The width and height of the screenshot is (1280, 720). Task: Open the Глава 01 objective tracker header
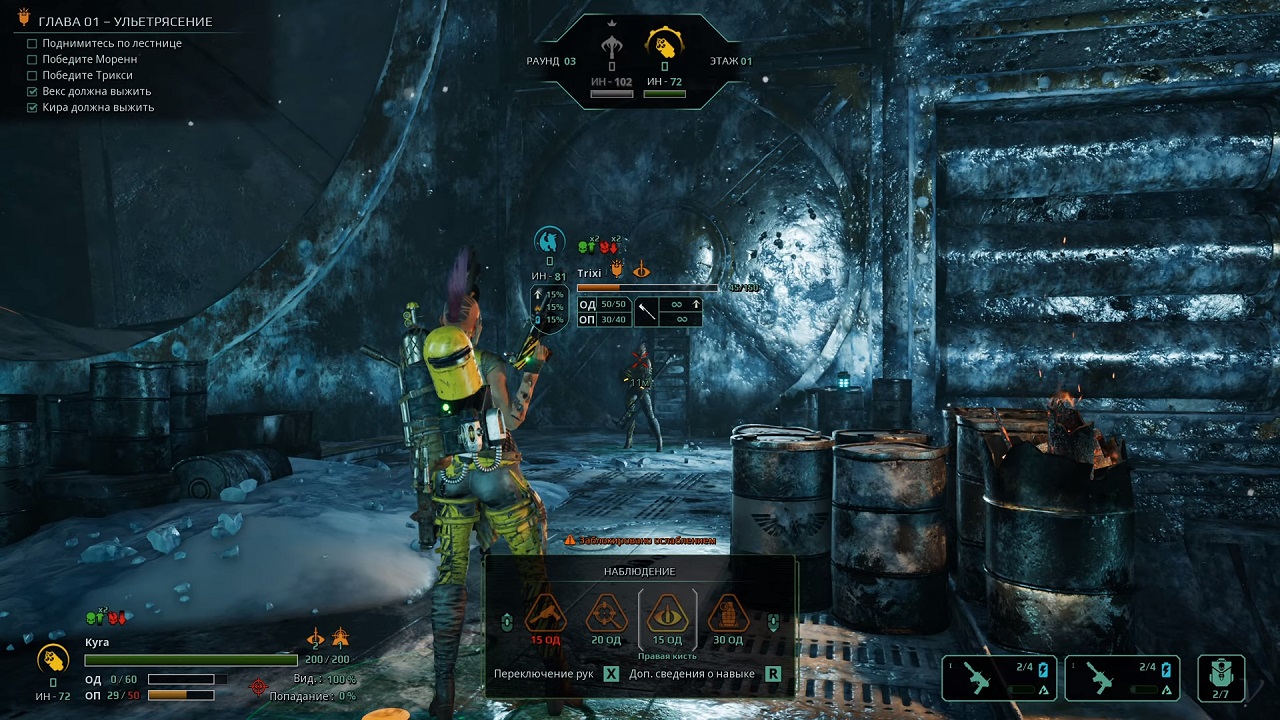pyautogui.click(x=125, y=21)
